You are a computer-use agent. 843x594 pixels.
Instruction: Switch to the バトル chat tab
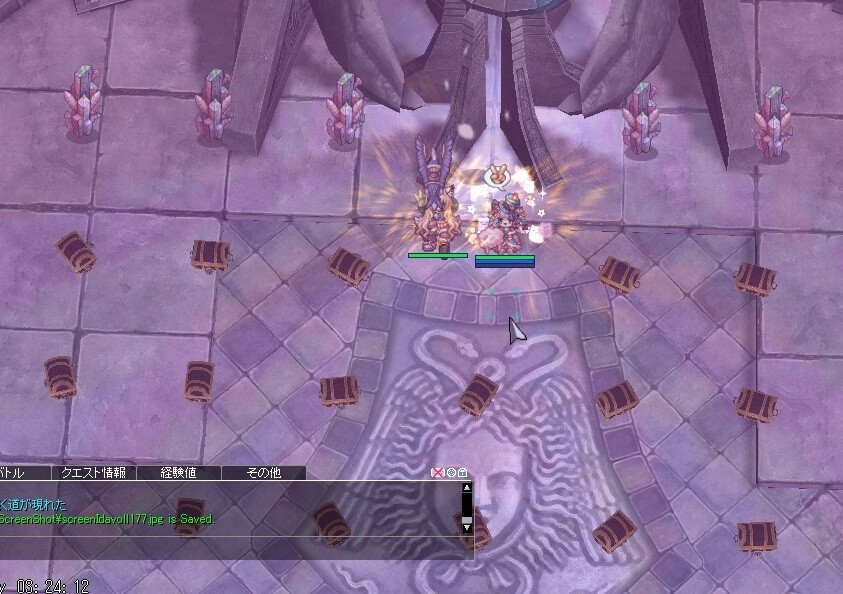coord(12,473)
